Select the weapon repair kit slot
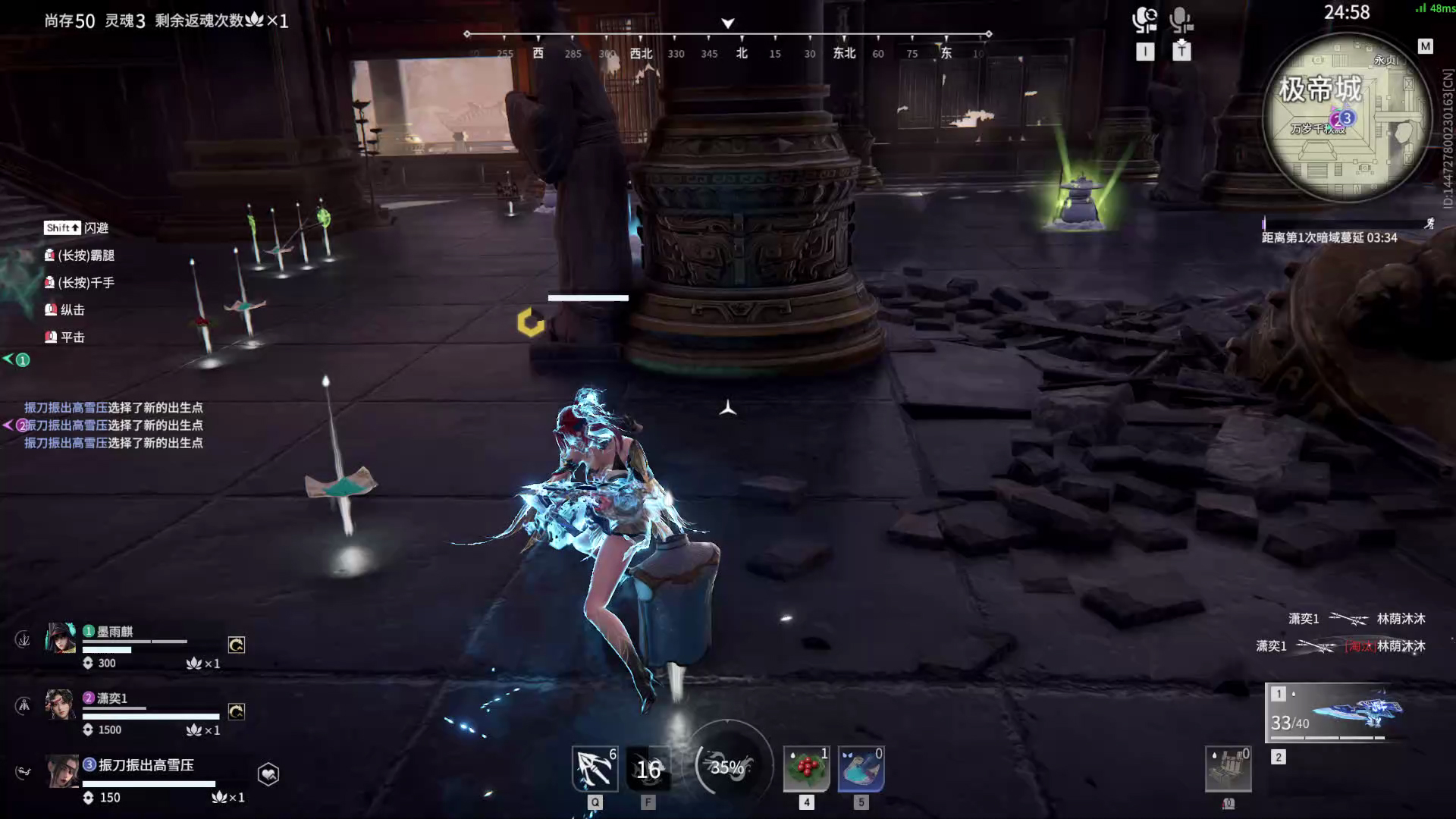This screenshot has width=1456, height=819. coord(1228,769)
